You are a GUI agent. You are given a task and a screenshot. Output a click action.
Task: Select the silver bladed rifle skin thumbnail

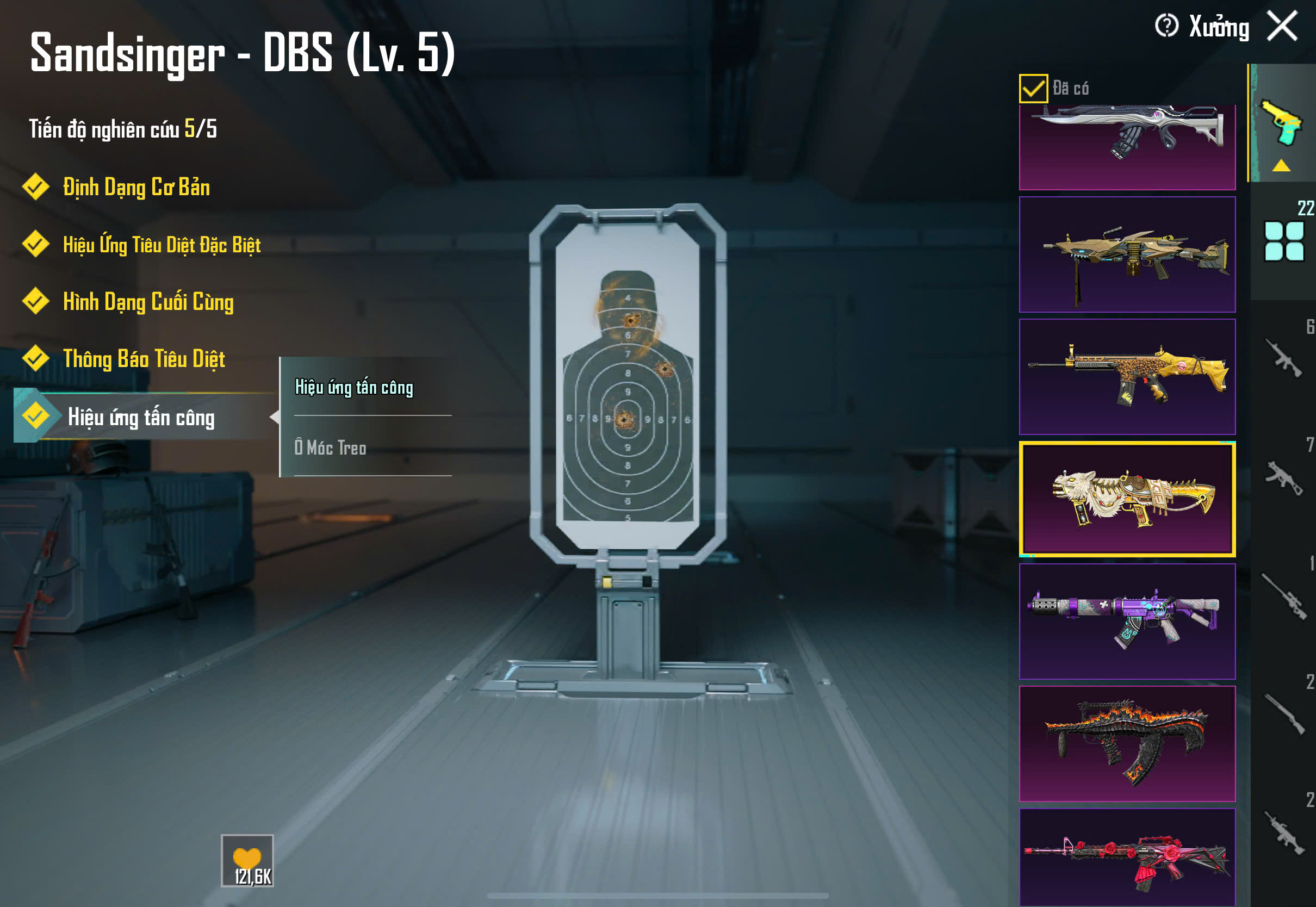(x=1127, y=147)
